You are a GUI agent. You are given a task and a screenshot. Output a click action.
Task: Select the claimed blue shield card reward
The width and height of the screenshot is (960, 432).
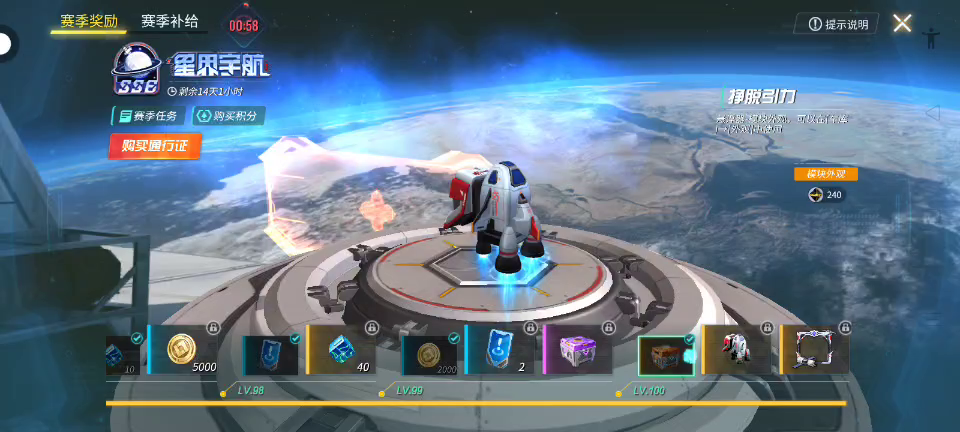(271, 353)
